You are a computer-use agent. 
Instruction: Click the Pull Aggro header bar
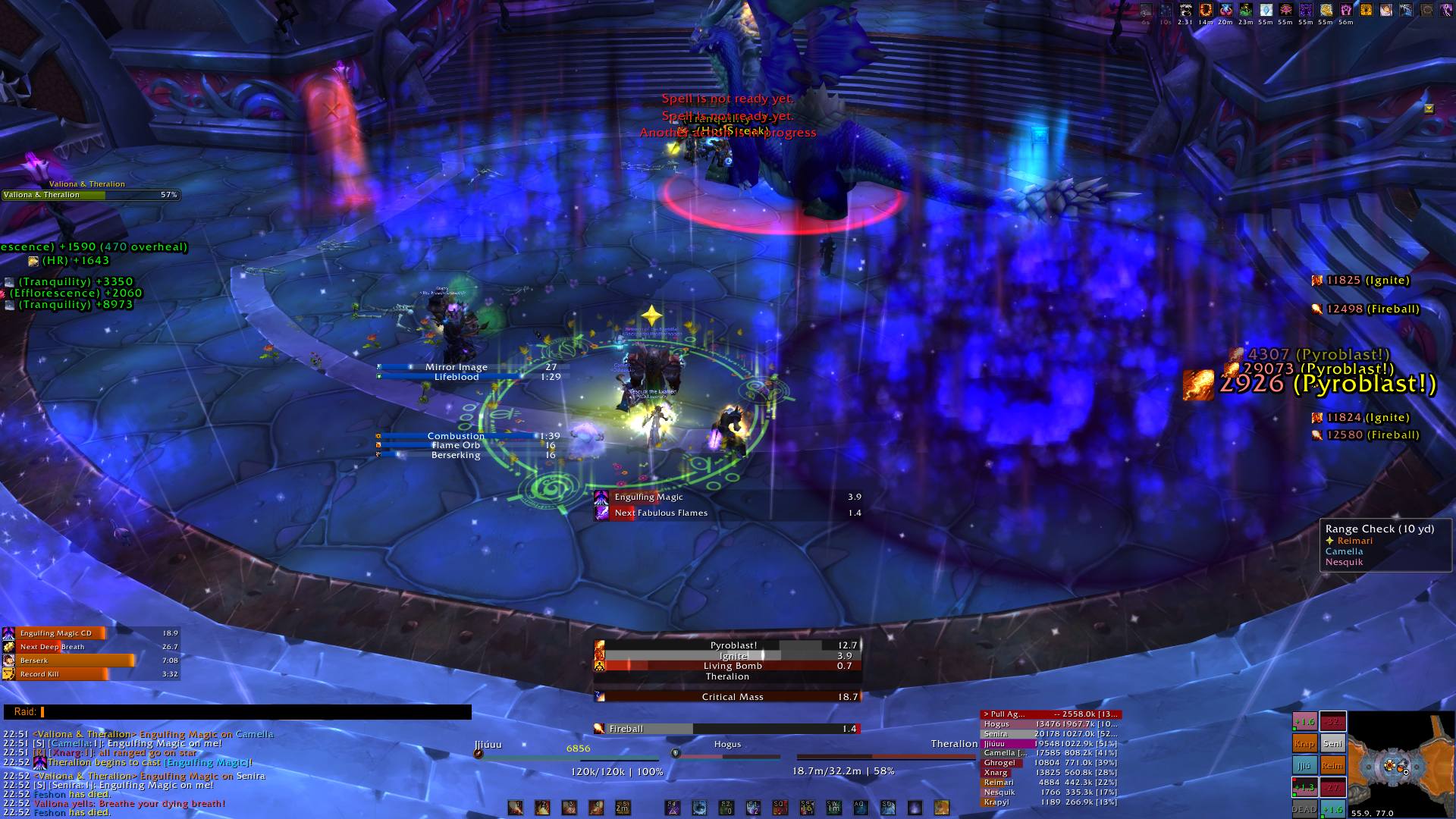click(x=1050, y=714)
